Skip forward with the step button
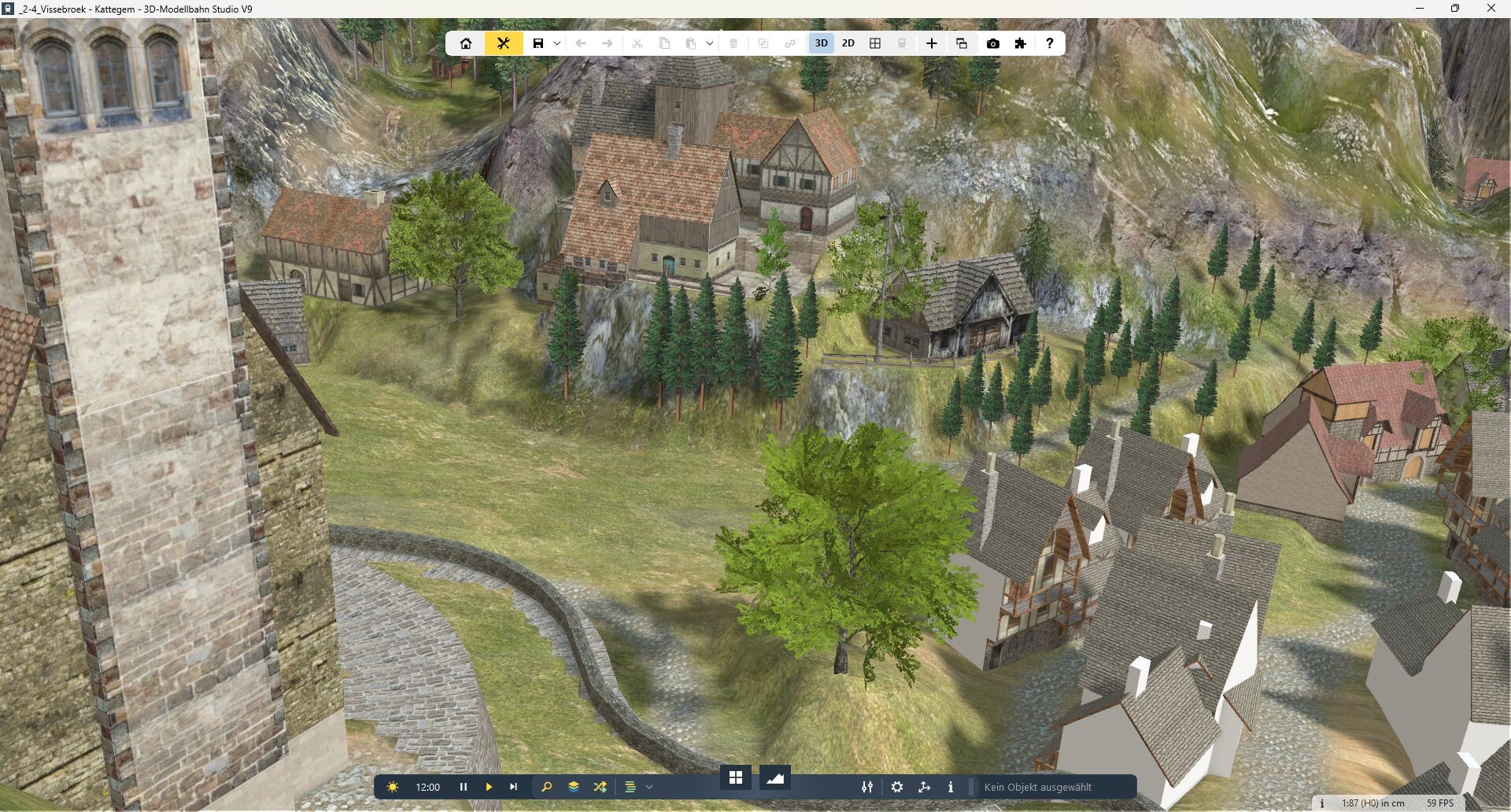 point(514,787)
